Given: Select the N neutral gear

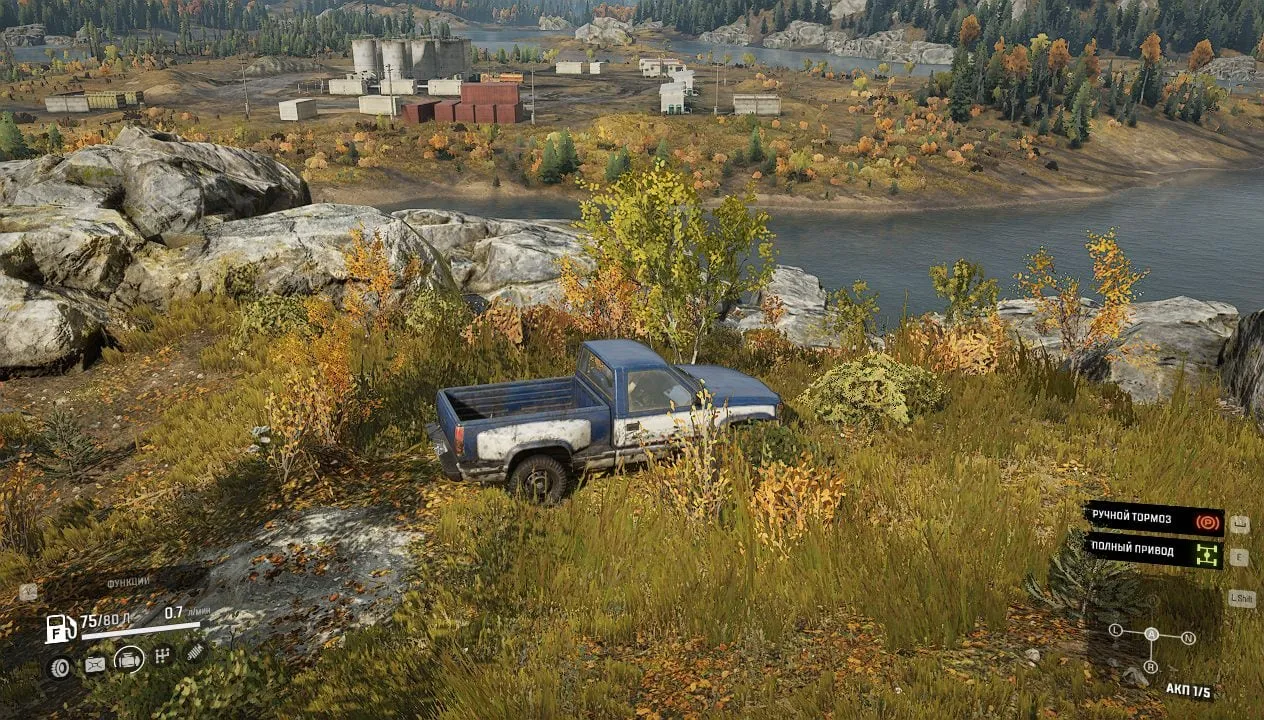Looking at the screenshot, I should point(1188,637).
